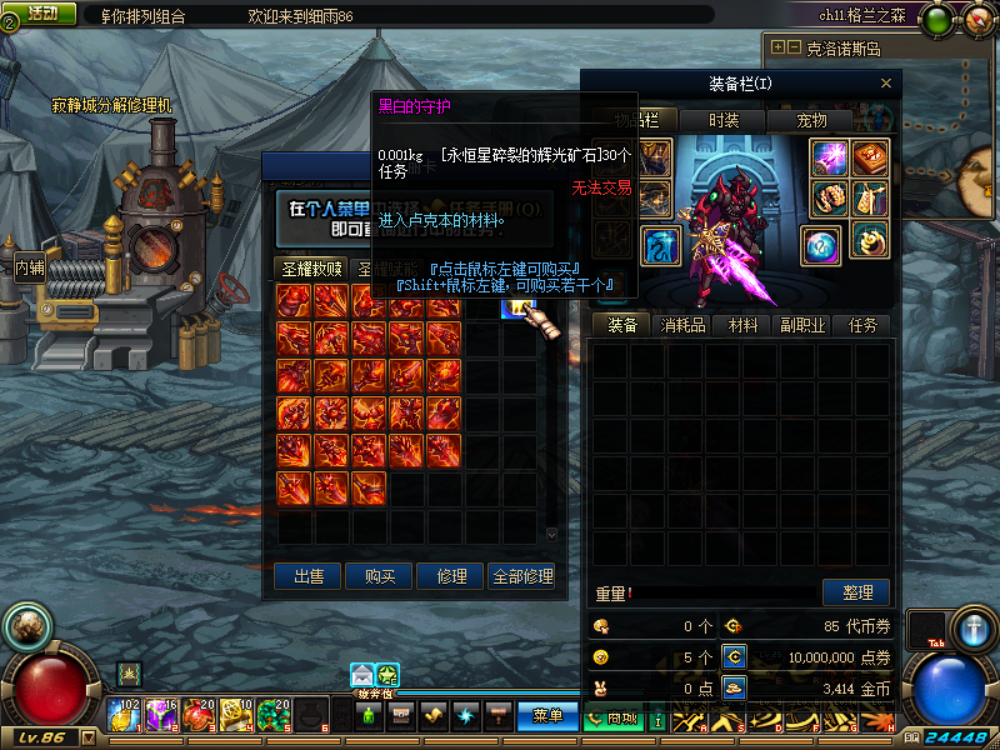Viewport: 1000px width, 750px height.
Task: Activate the 全部修理 repair-all button
Action: (x=523, y=576)
